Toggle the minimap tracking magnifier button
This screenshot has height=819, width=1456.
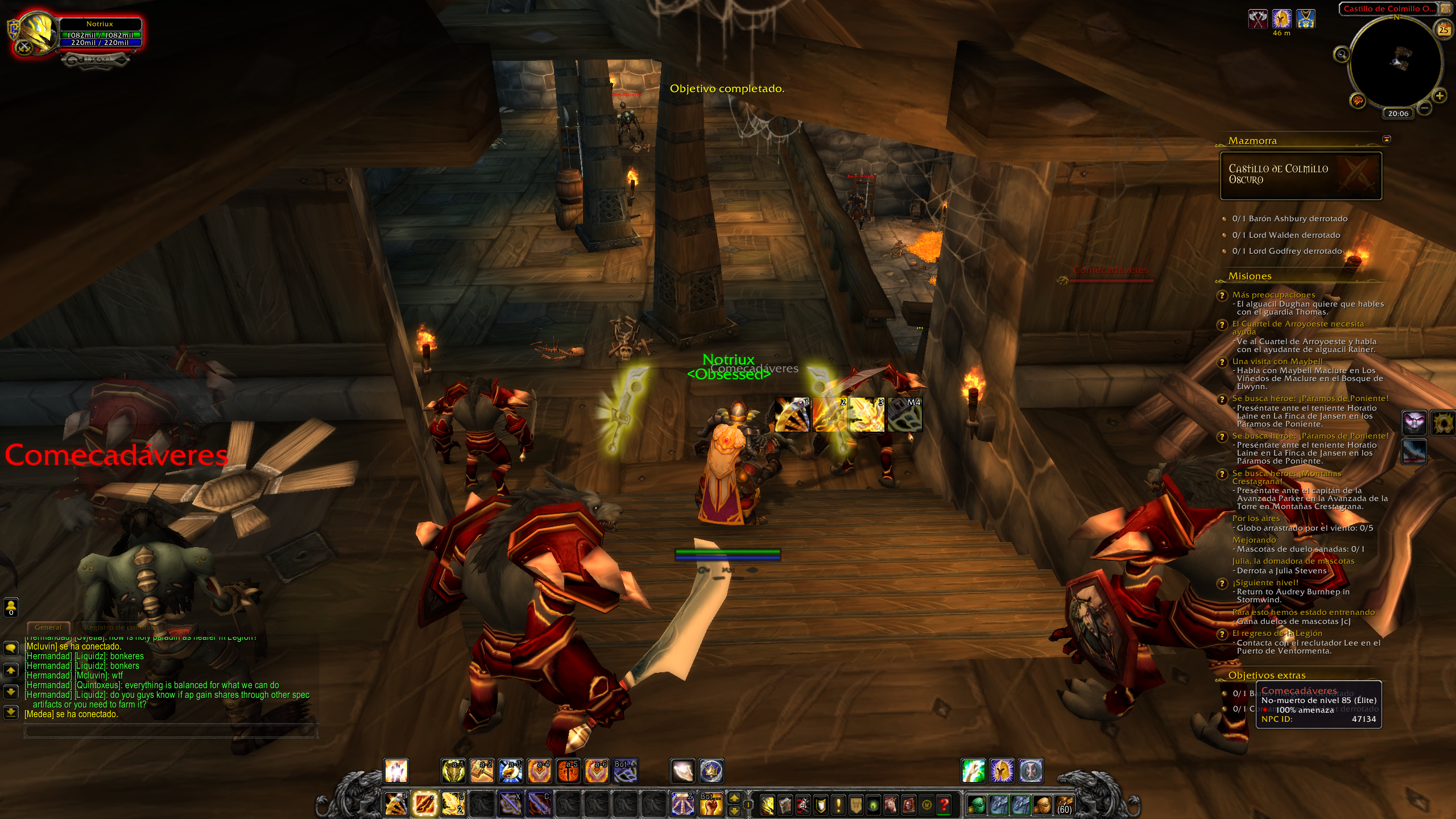(x=1341, y=55)
